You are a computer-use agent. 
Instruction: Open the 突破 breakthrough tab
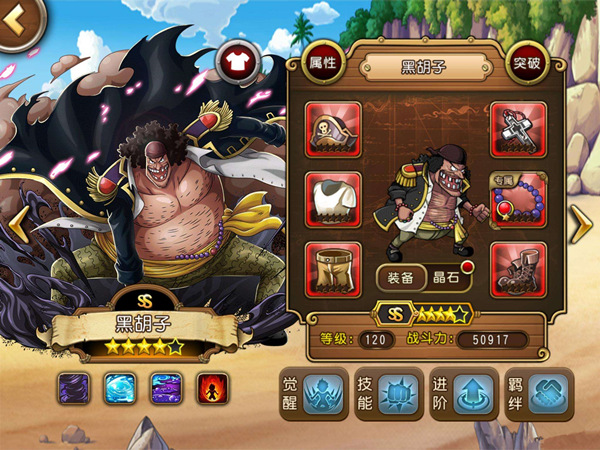point(527,64)
